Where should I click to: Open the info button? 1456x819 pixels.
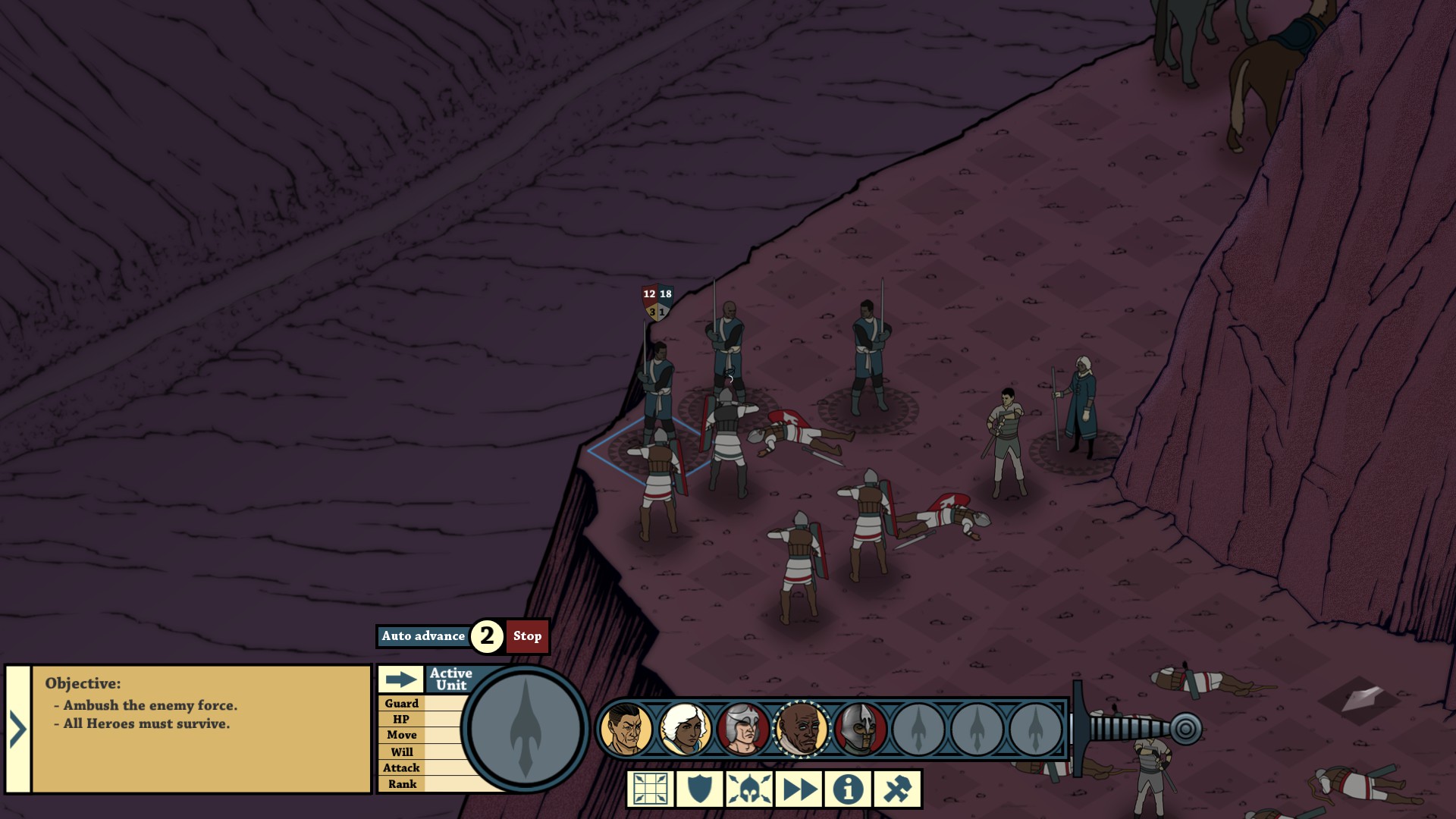click(x=848, y=789)
